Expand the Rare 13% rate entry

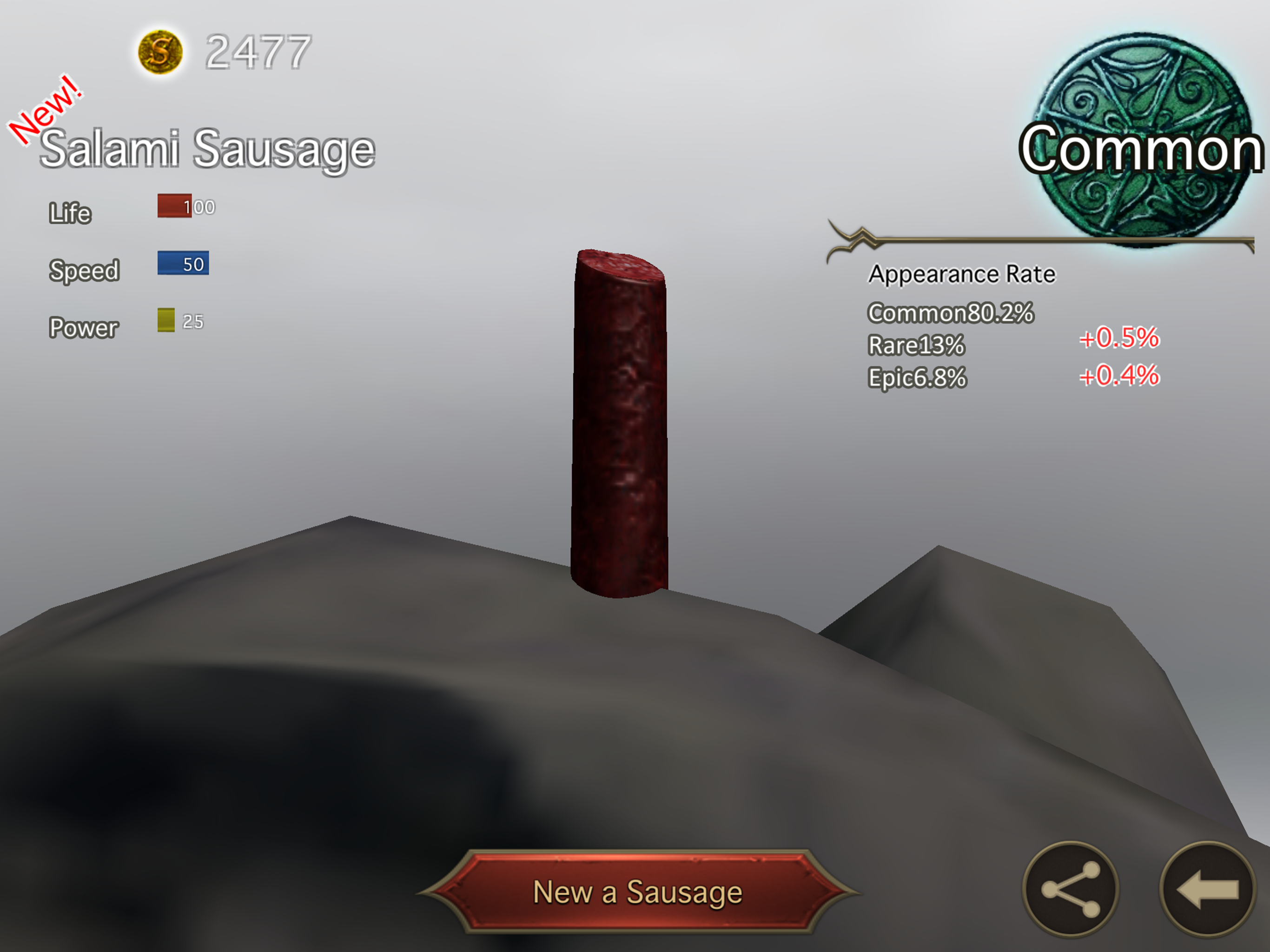click(x=917, y=346)
